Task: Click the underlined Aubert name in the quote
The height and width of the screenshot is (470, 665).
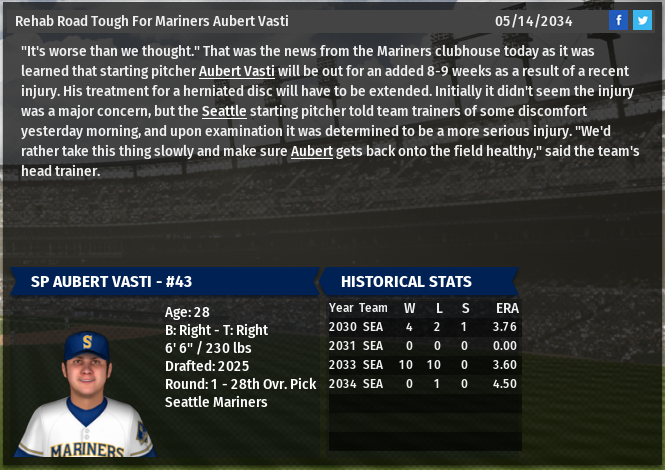Action: 311,150
